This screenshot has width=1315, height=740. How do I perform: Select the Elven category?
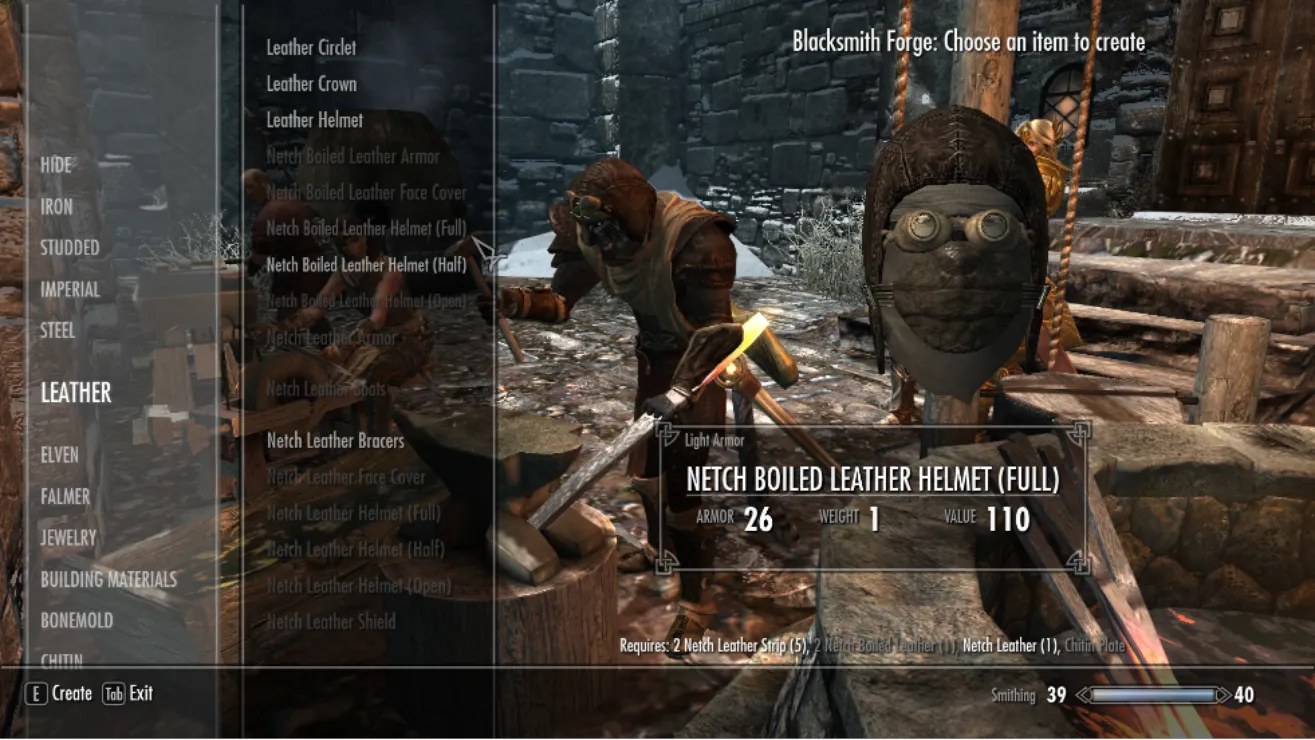point(59,455)
